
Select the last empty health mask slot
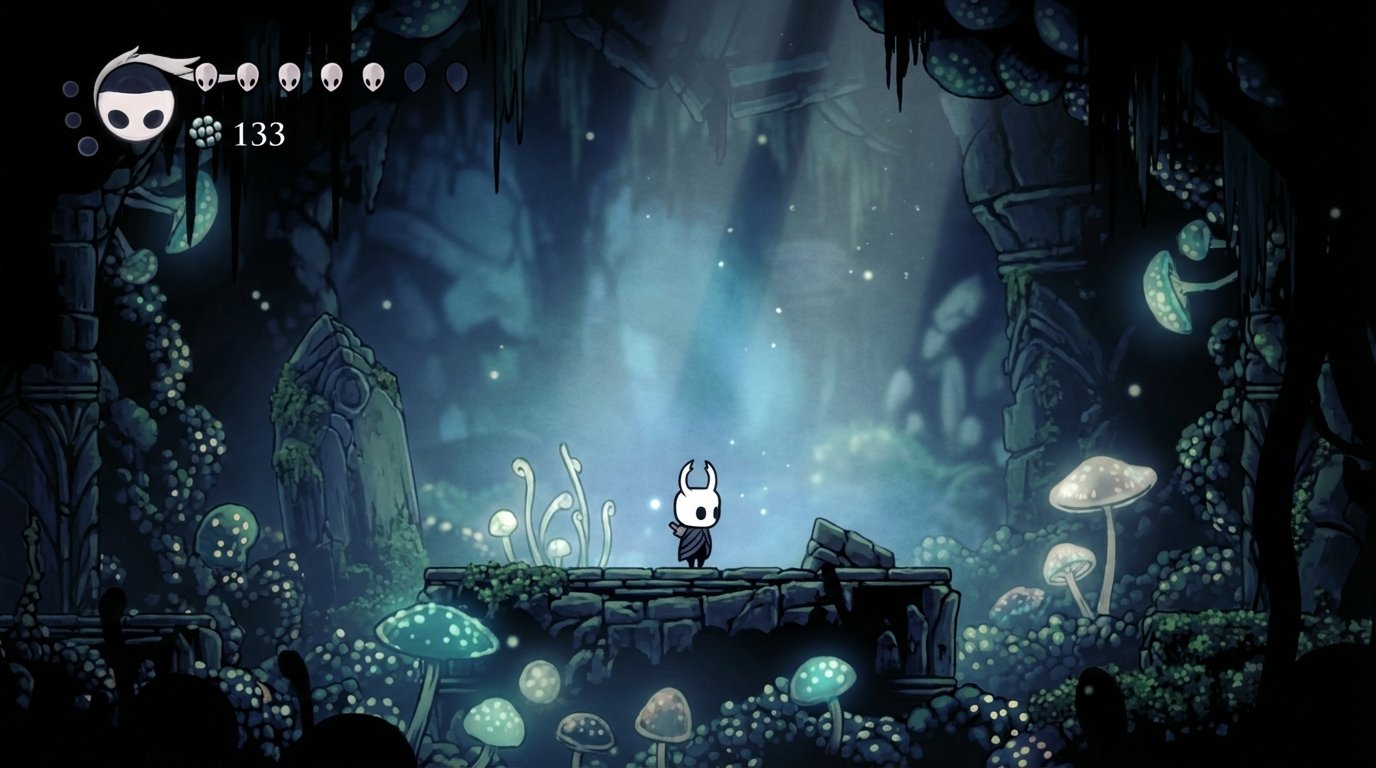coord(455,77)
